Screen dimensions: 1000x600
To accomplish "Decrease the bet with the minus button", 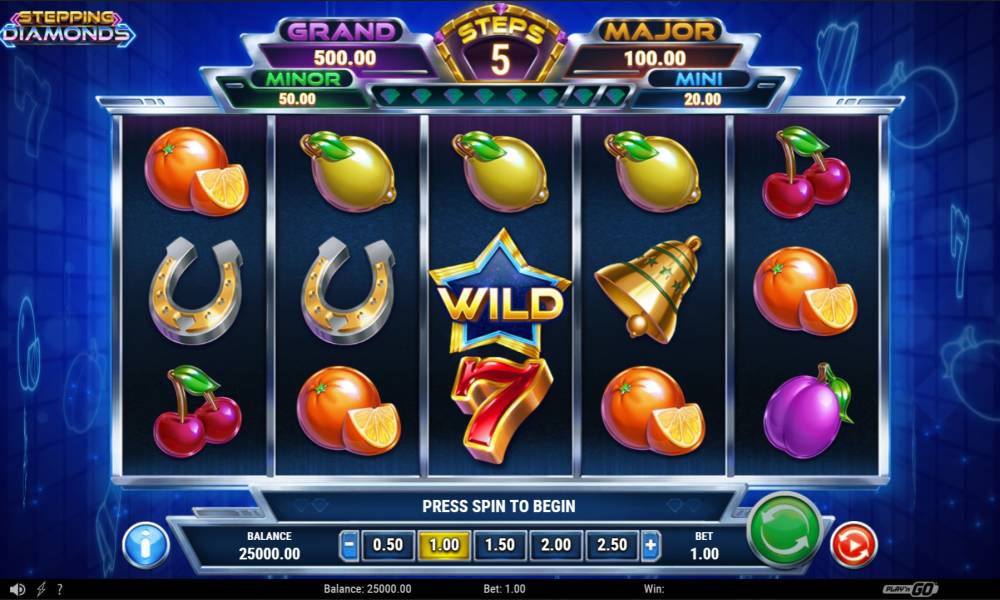I will coord(349,546).
